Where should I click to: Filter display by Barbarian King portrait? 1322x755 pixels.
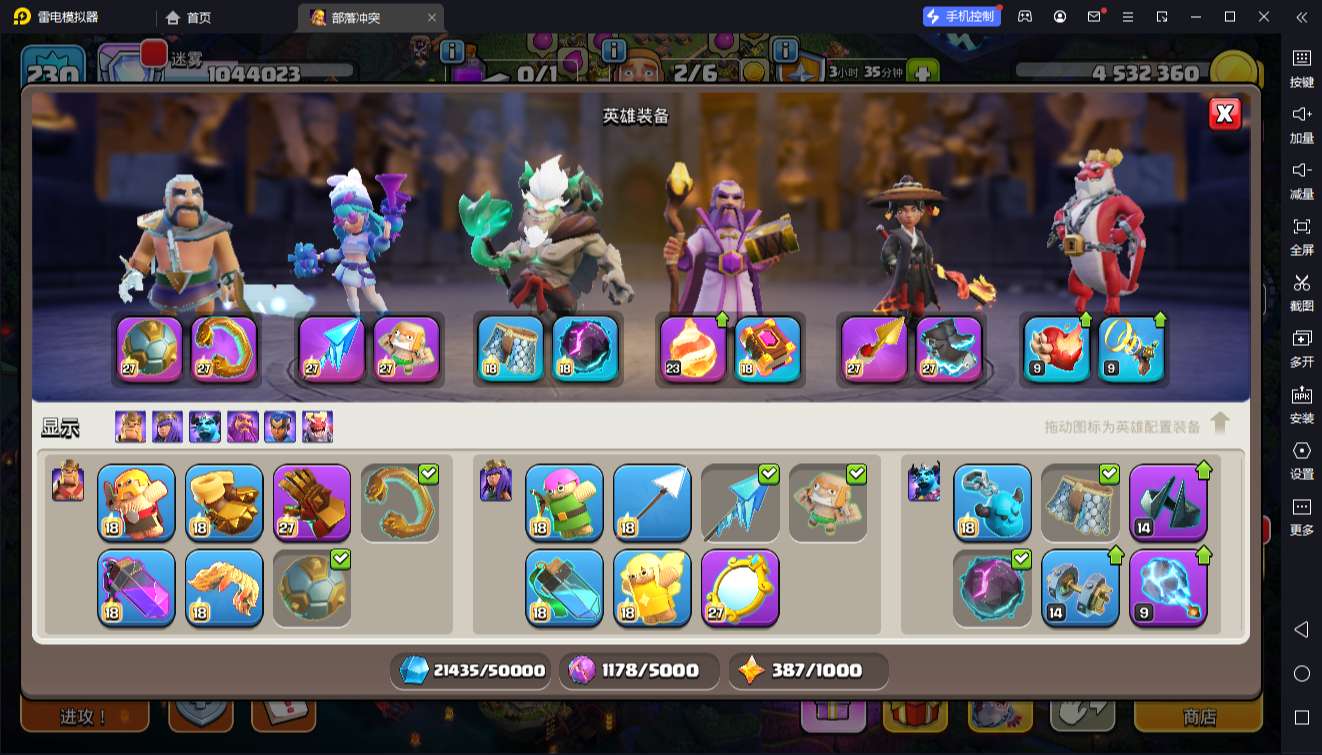click(130, 427)
